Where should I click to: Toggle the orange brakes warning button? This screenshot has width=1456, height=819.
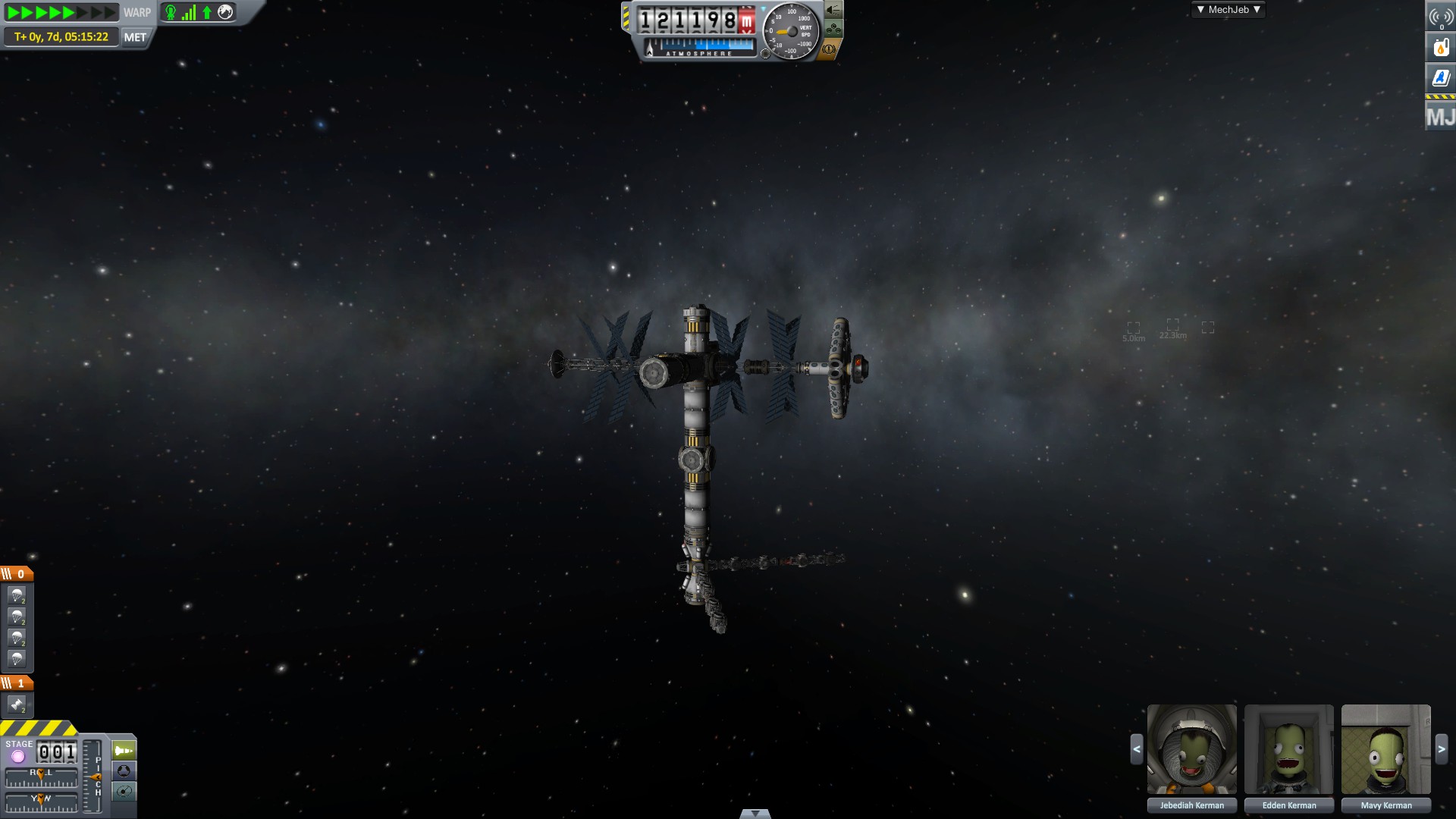(x=829, y=50)
